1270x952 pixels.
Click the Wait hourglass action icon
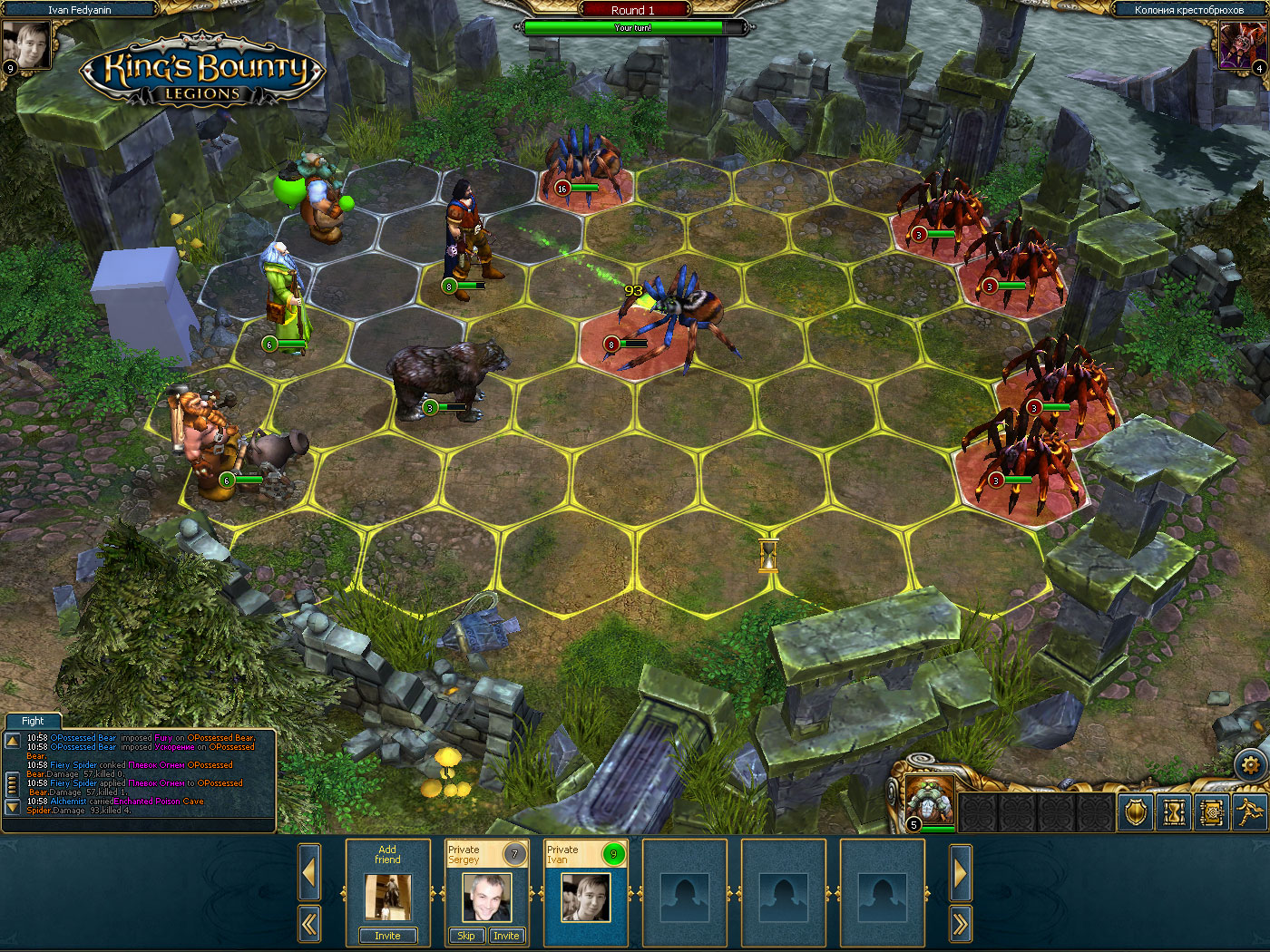coord(1175,811)
